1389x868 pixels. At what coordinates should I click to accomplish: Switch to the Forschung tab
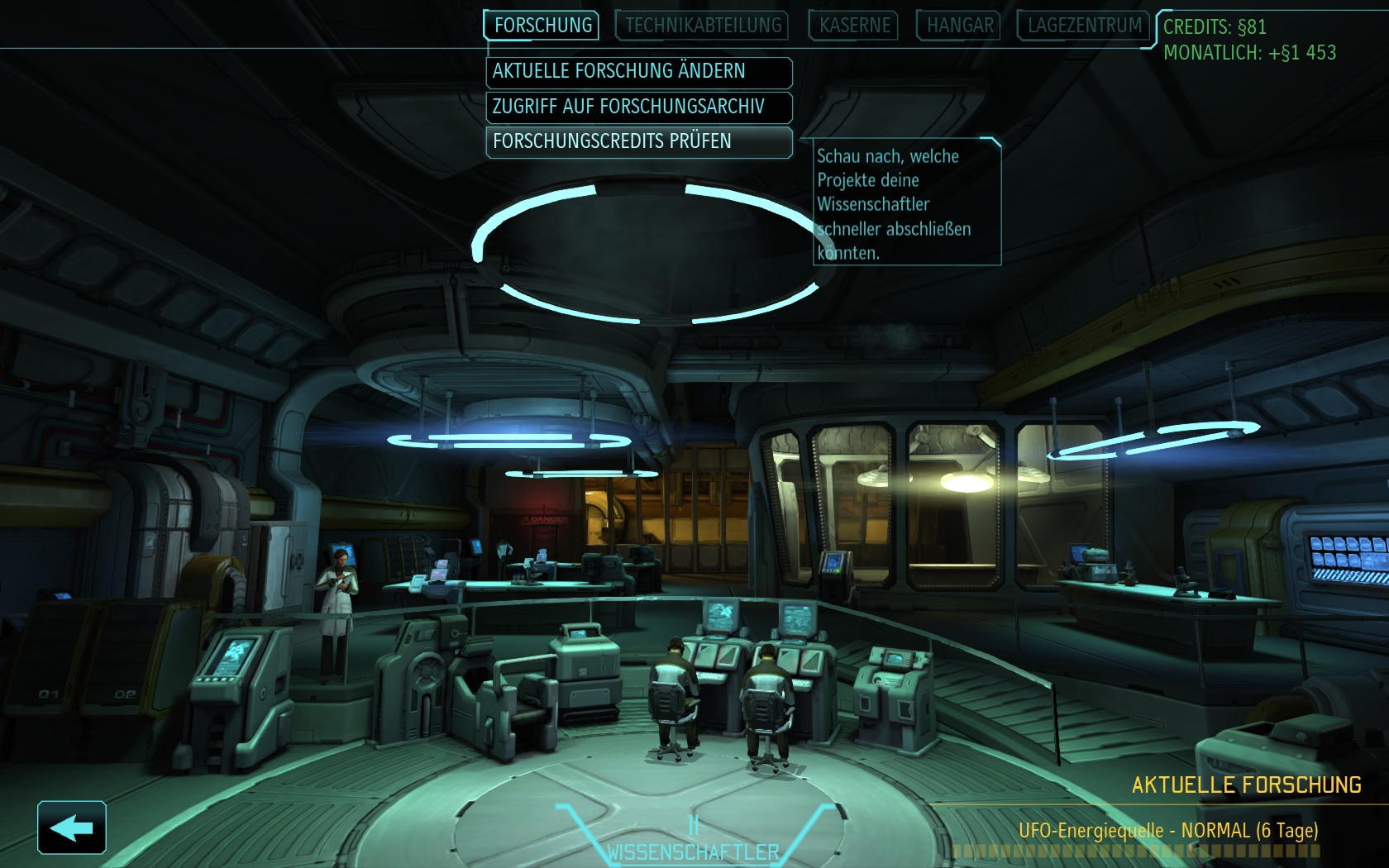542,26
